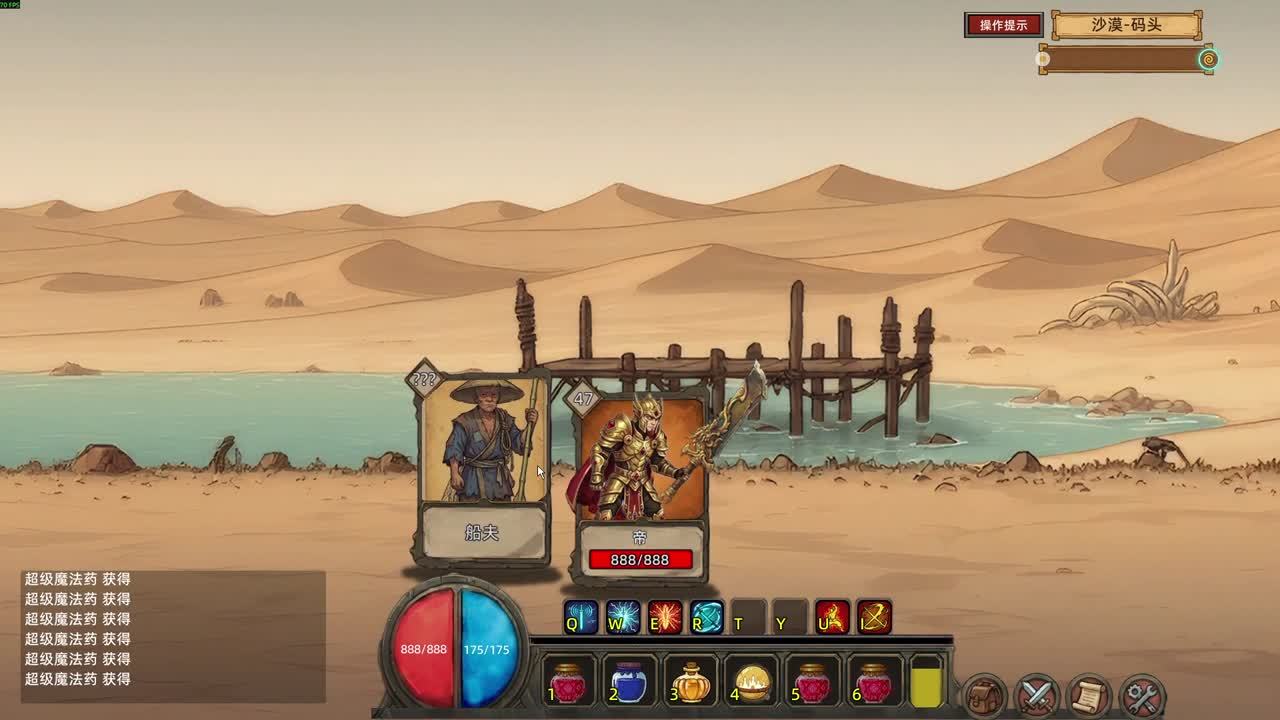Click the spiral portal icon on the map bar
The image size is (1280, 720).
[1208, 60]
